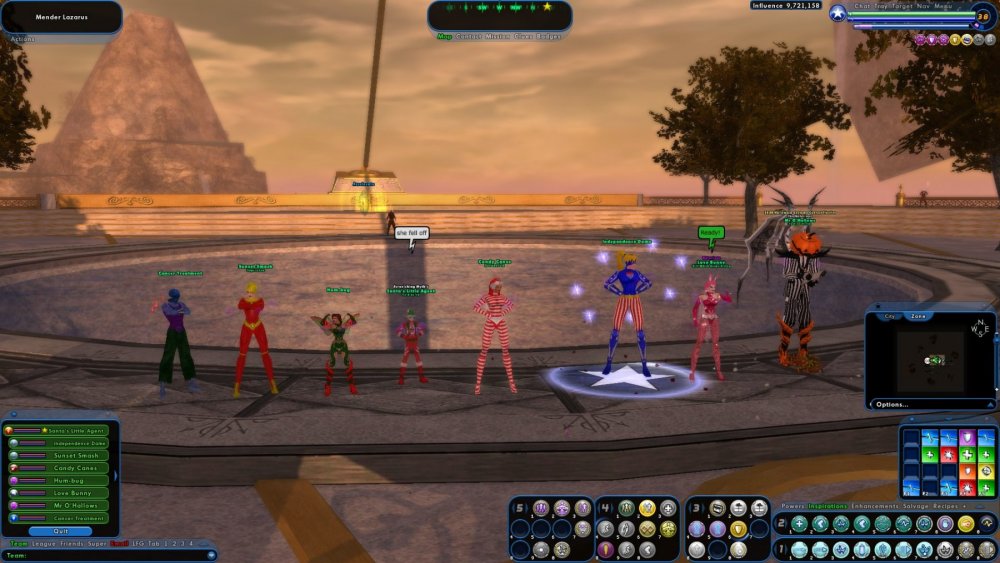Use the purple shield inspiration
This screenshot has width=1000, height=563.
click(967, 438)
